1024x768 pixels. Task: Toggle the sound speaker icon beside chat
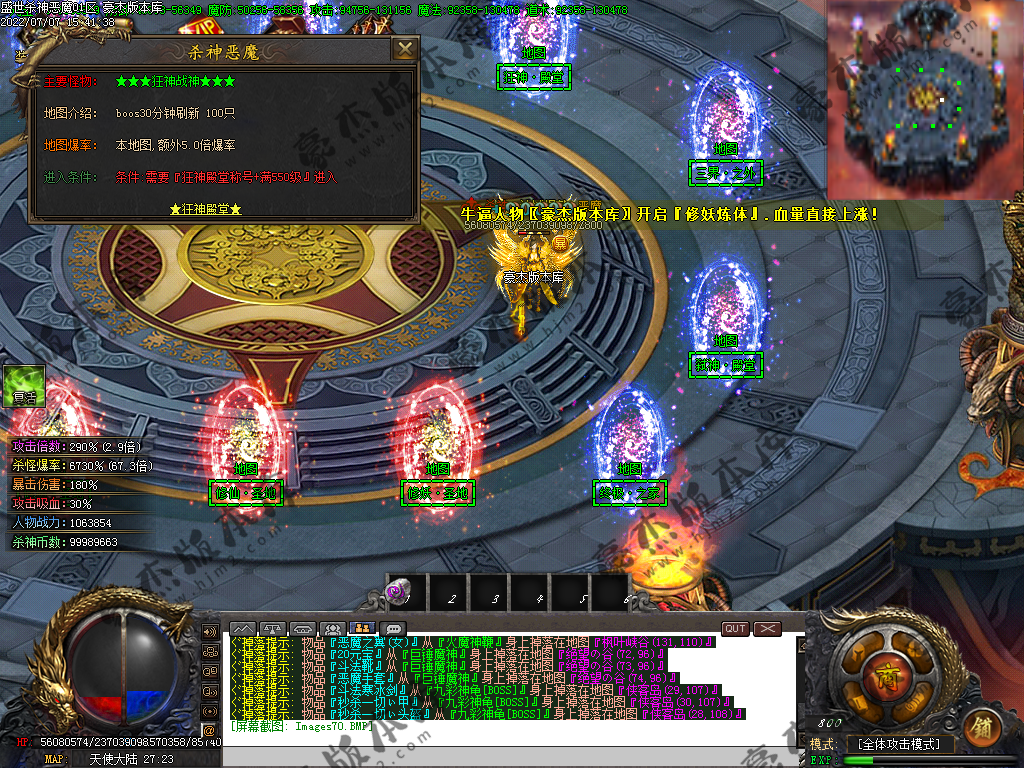click(209, 632)
